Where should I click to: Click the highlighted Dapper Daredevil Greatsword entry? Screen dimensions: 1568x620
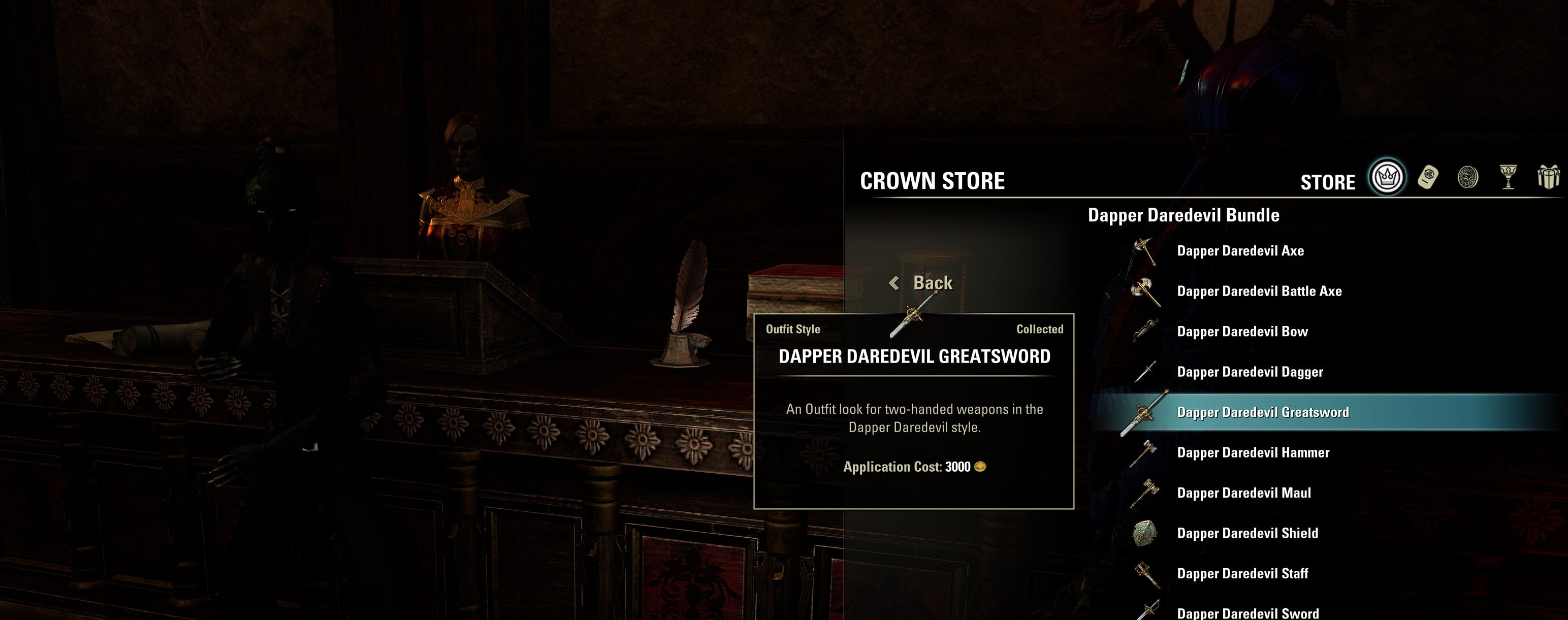pos(1262,412)
